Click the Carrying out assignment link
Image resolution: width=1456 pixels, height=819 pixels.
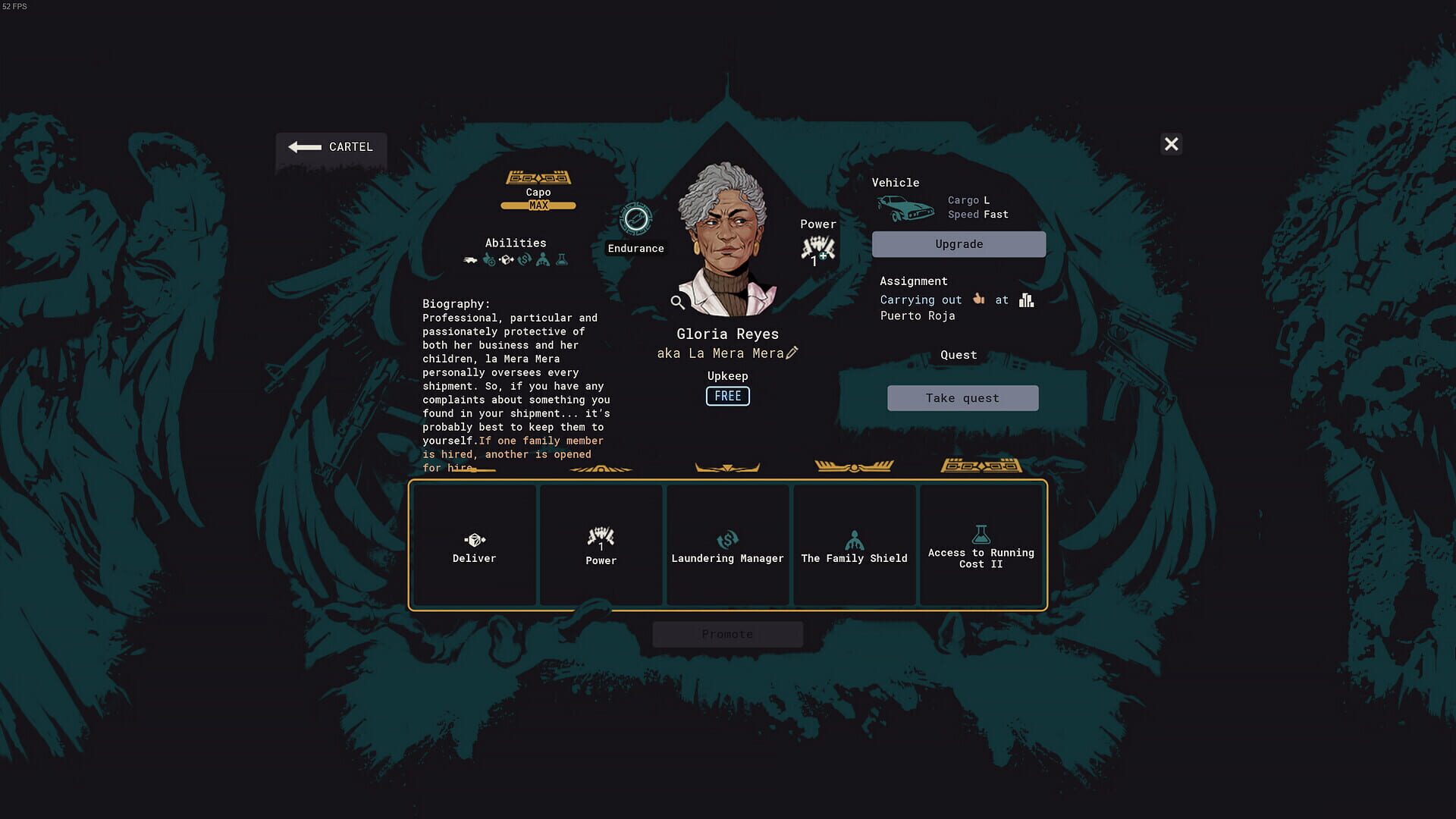click(x=920, y=300)
